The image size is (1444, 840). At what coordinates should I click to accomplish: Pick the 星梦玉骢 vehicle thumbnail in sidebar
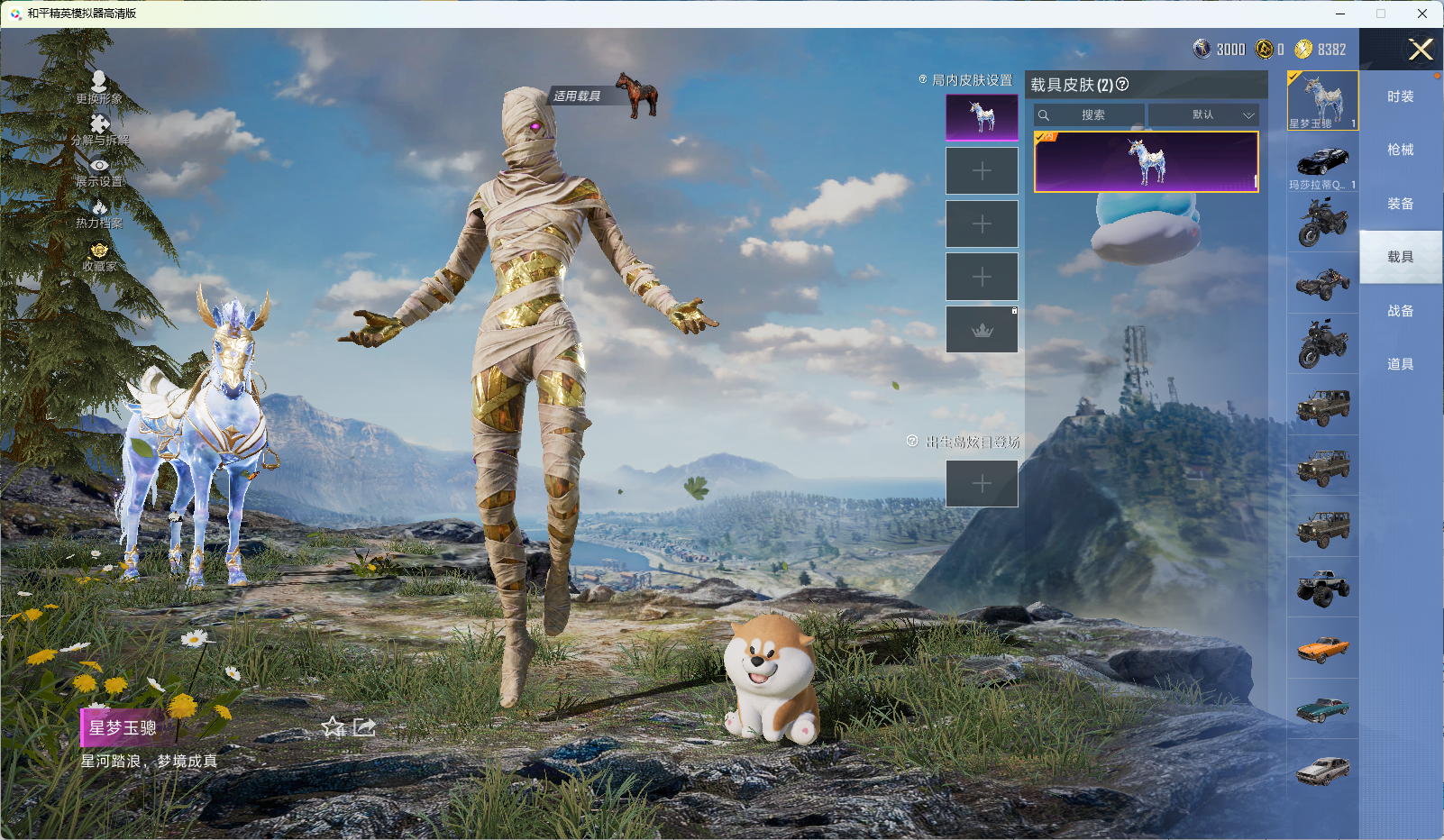(x=1322, y=101)
